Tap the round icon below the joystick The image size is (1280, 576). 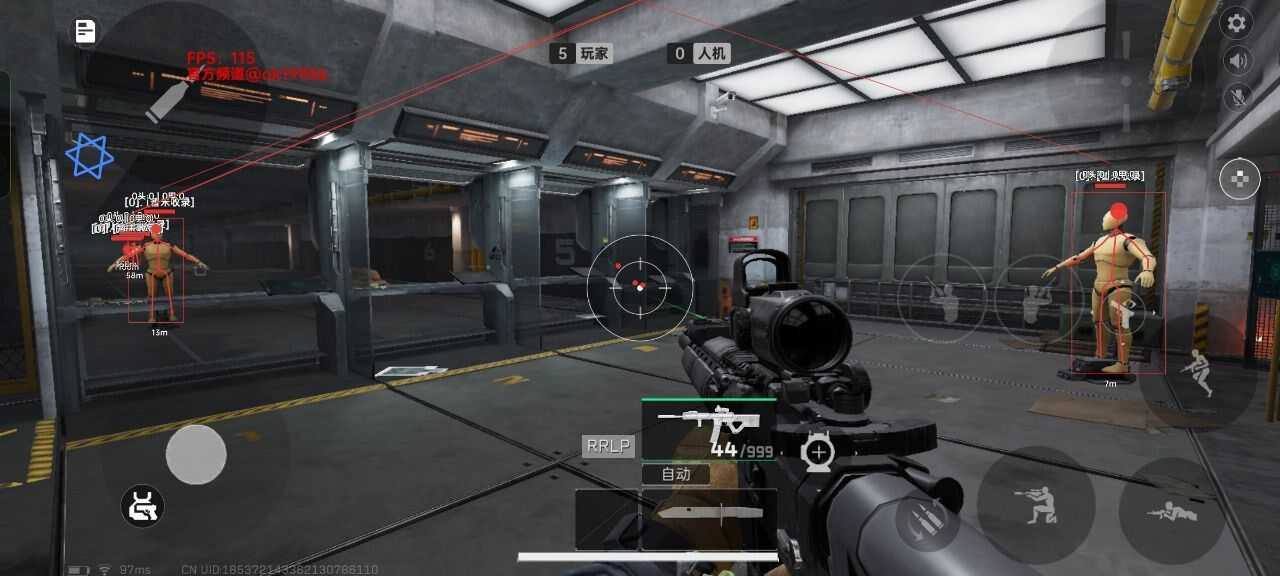[143, 506]
